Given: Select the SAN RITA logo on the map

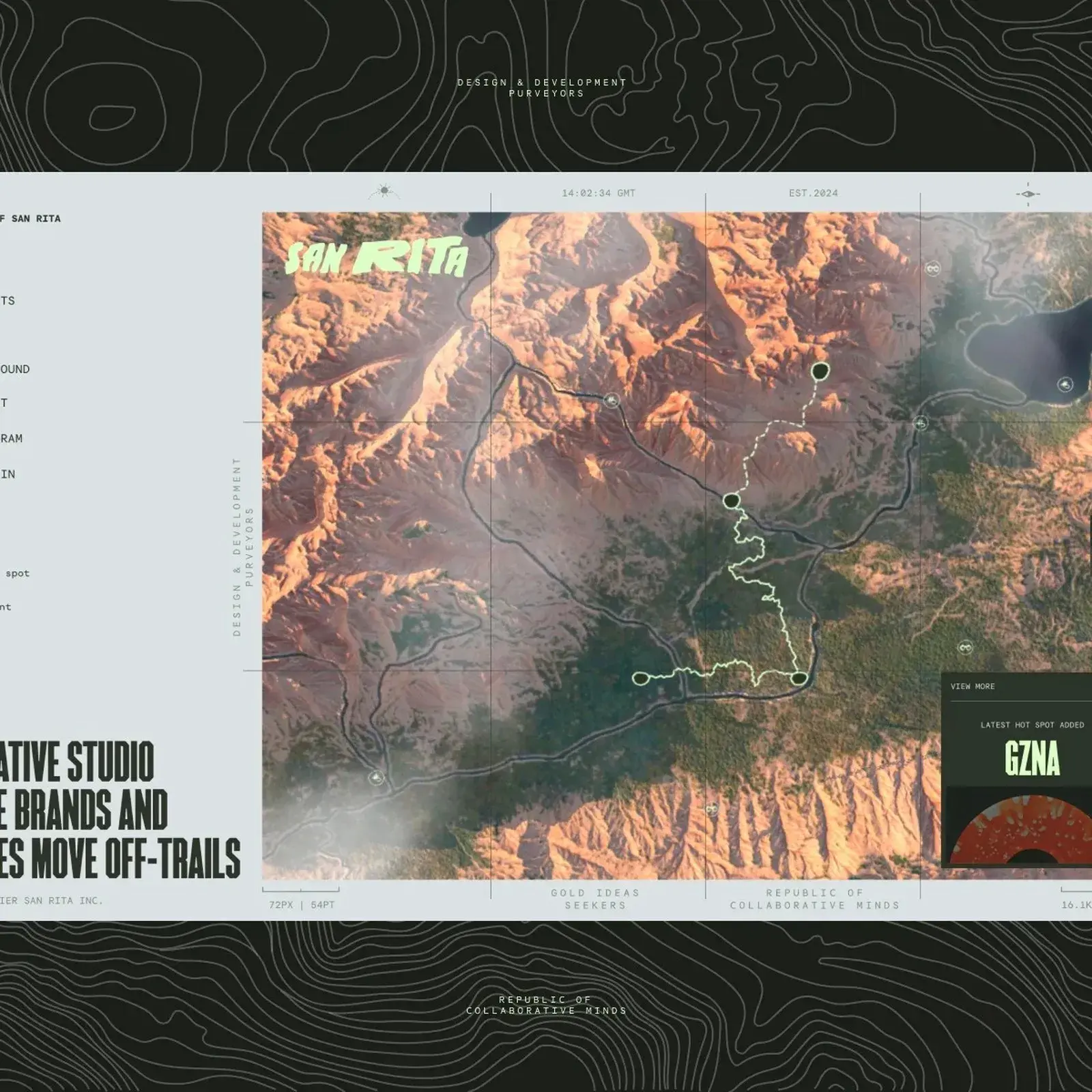Looking at the screenshot, I should click(x=379, y=258).
